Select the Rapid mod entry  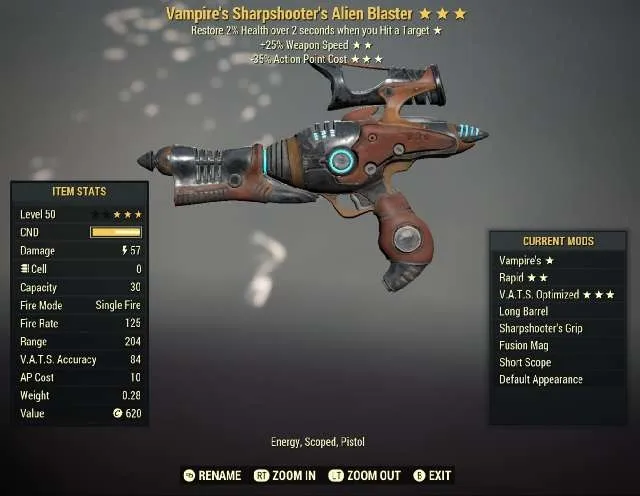523,277
